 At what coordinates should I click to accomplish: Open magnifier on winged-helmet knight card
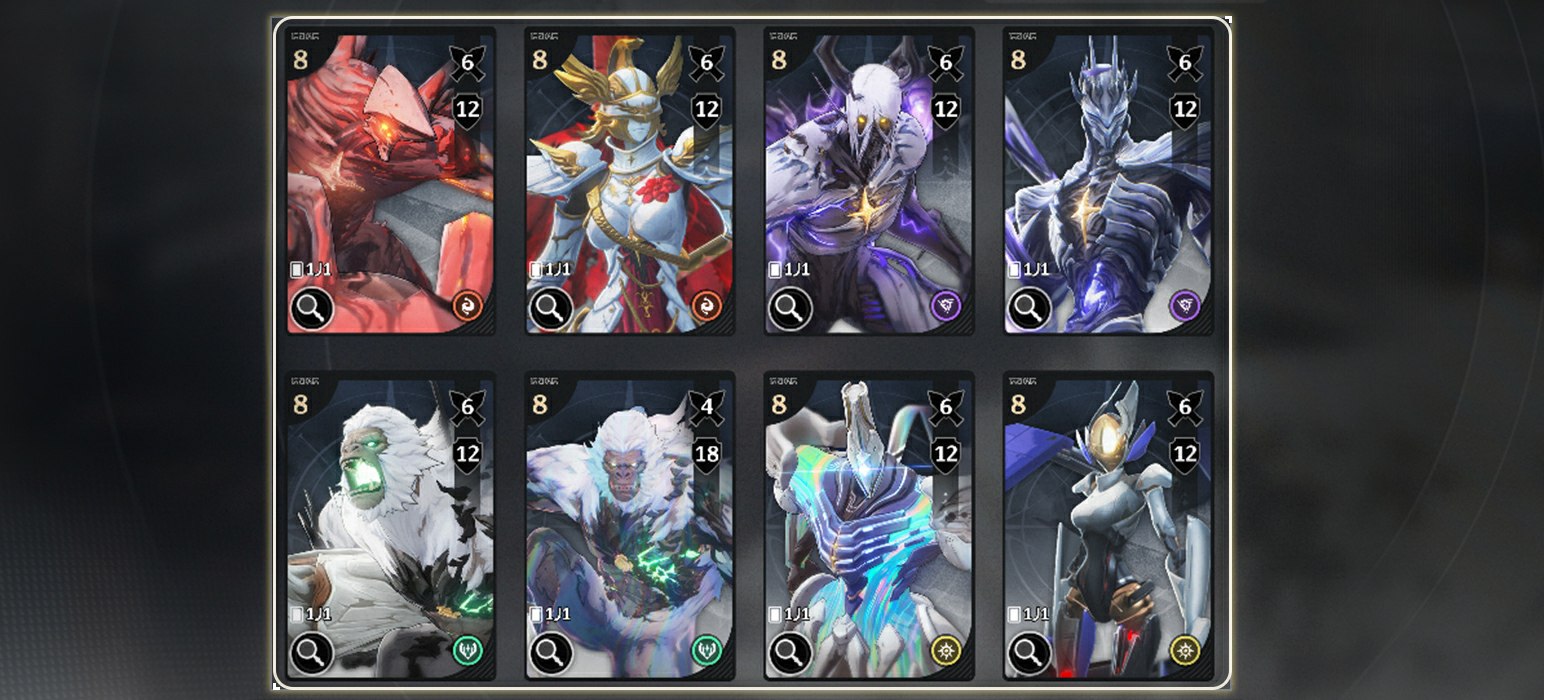pos(551,308)
